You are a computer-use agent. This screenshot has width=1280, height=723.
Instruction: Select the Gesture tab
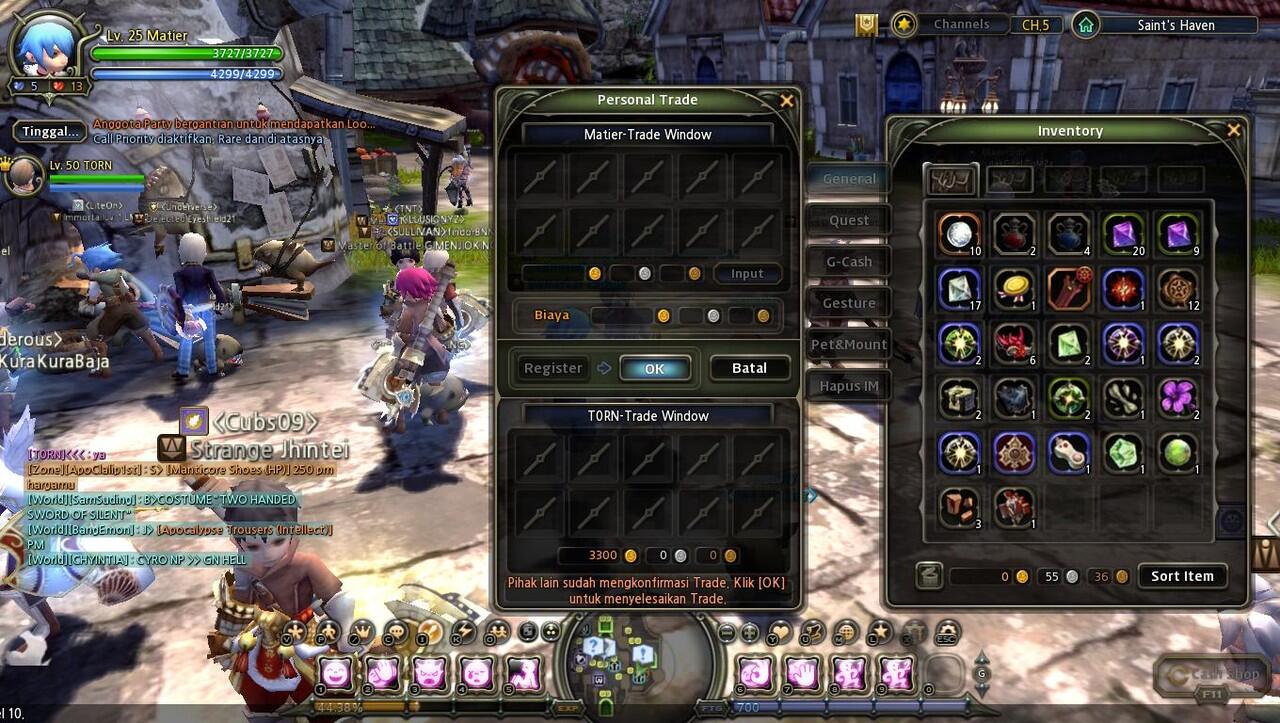(849, 303)
